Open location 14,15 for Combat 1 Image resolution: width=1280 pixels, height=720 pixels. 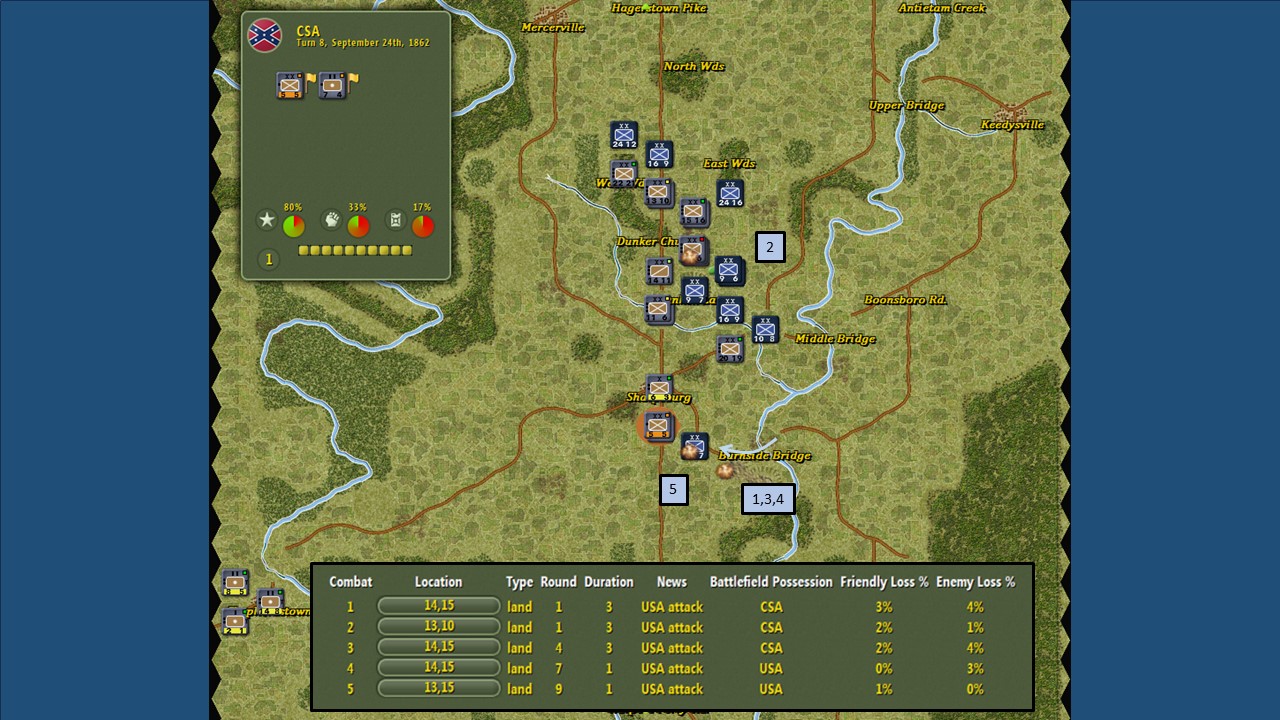(438, 606)
